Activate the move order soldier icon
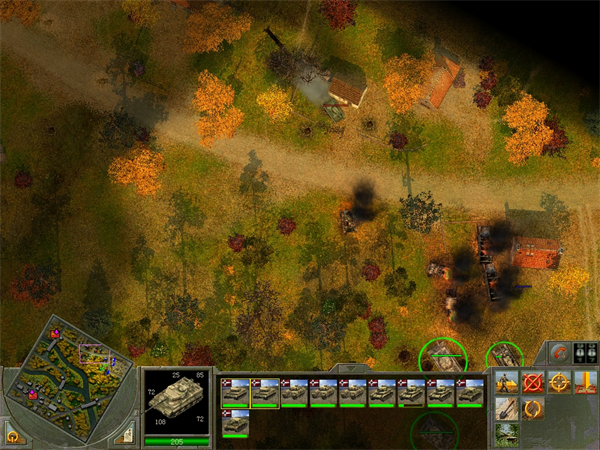The image size is (600, 450). [x=506, y=381]
